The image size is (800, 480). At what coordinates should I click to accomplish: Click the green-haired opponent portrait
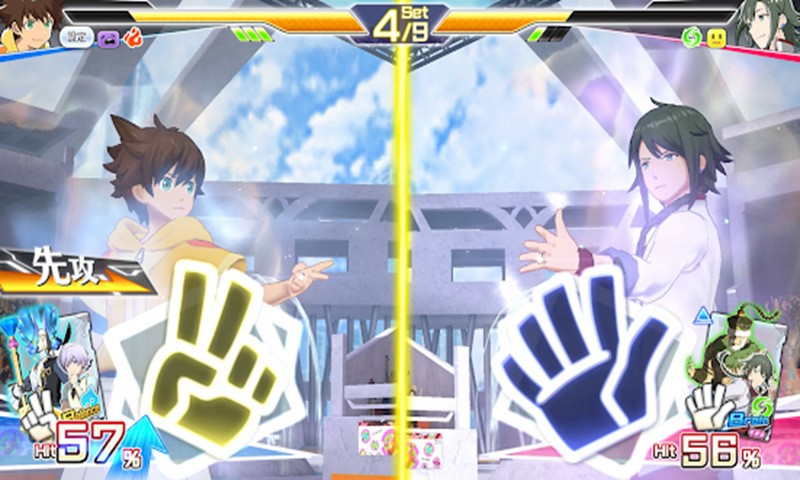click(769, 25)
